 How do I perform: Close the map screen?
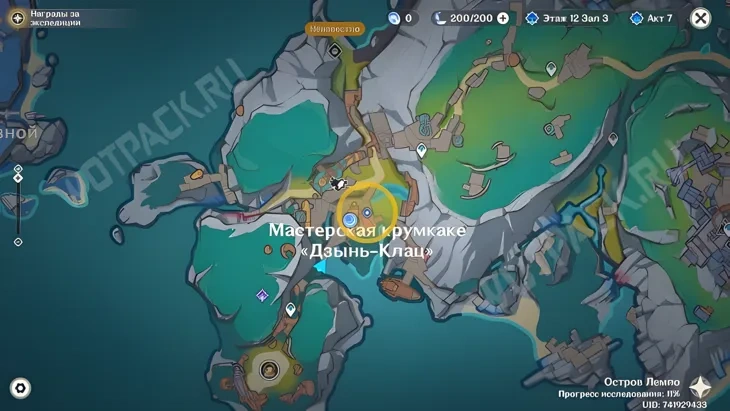[701, 18]
